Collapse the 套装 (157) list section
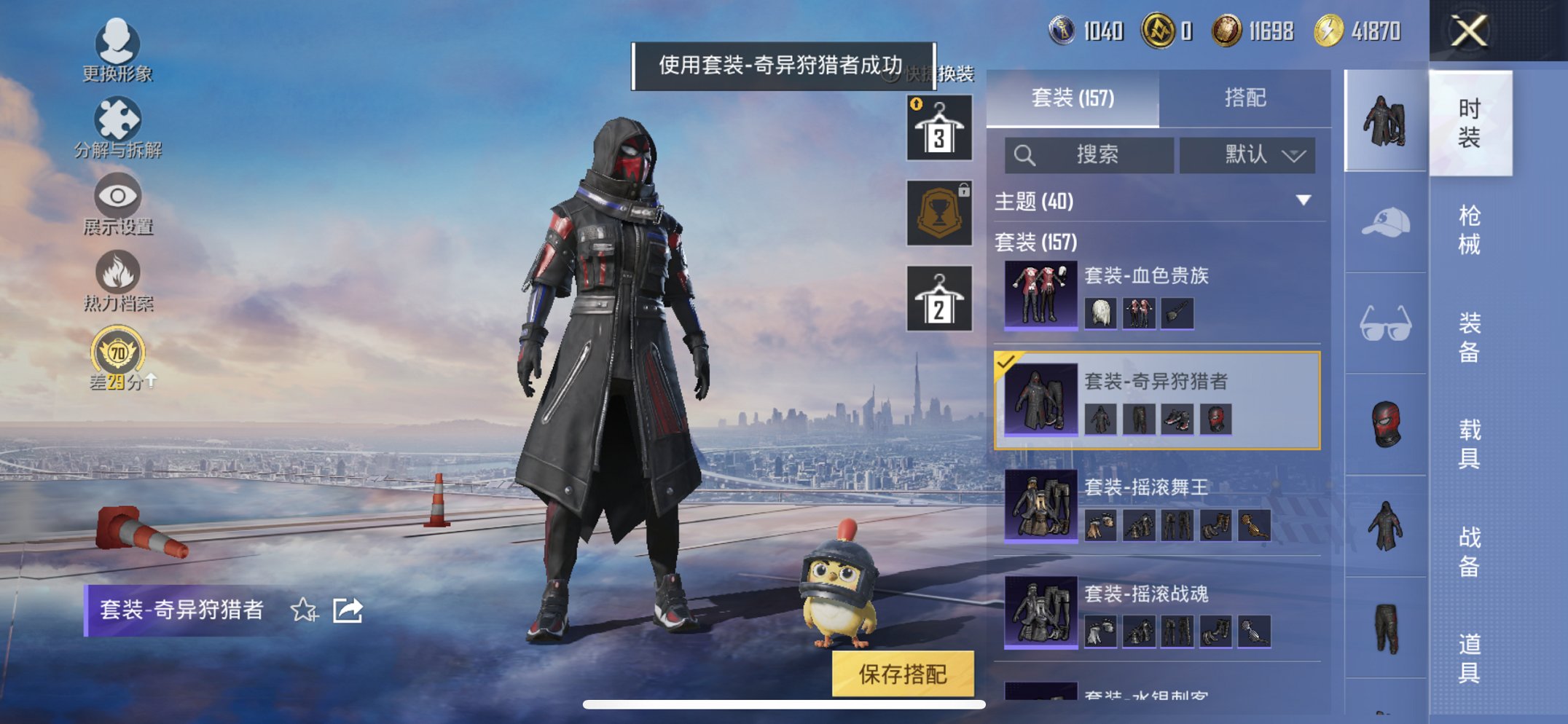The height and width of the screenshot is (724, 1568). coord(1036,243)
